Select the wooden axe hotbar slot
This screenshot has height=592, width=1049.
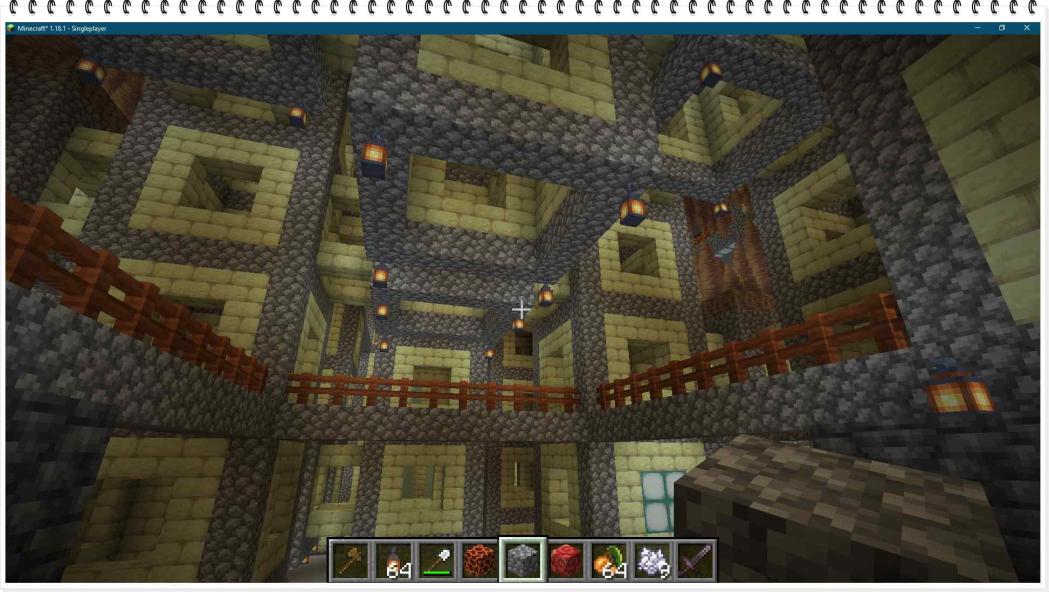(x=352, y=561)
